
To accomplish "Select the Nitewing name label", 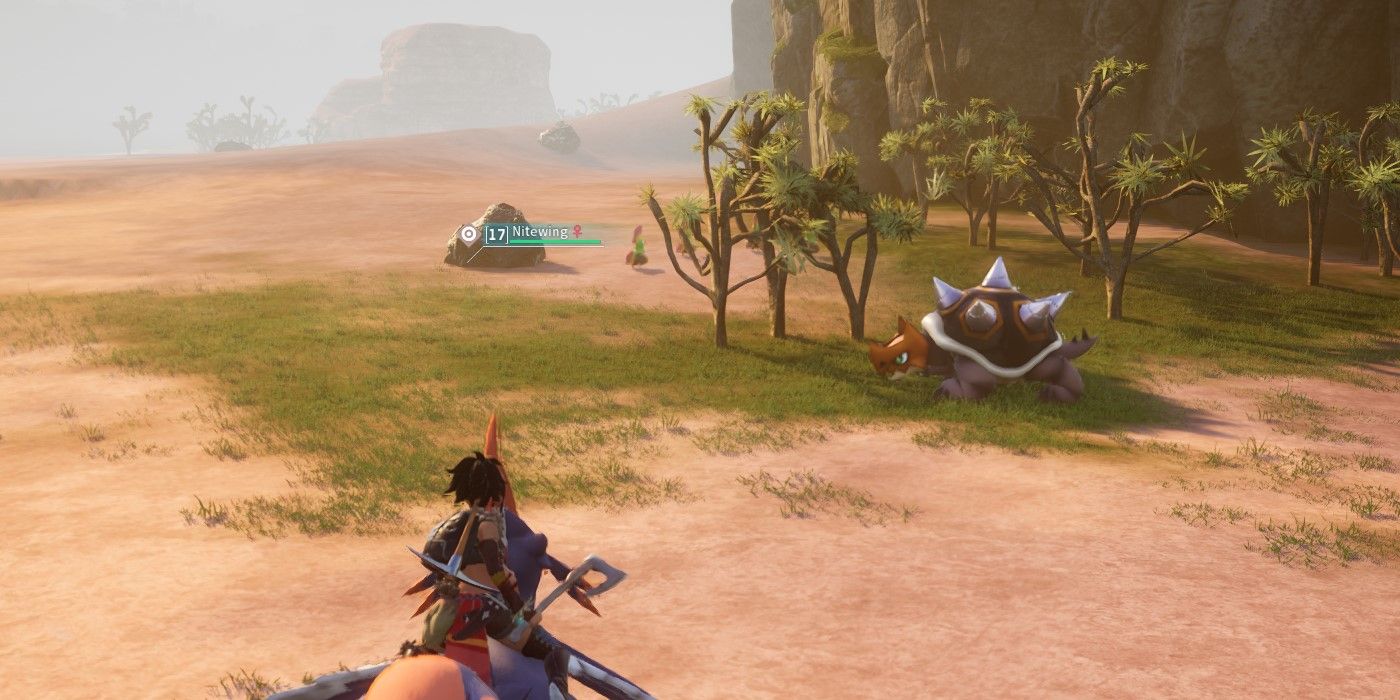I will pos(540,232).
